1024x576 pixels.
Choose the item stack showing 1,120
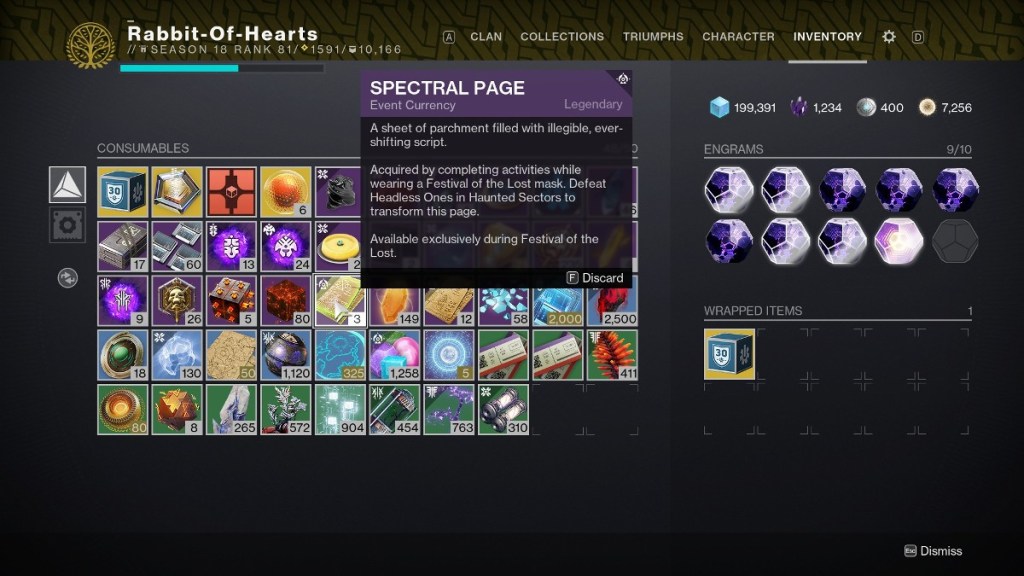[x=286, y=355]
